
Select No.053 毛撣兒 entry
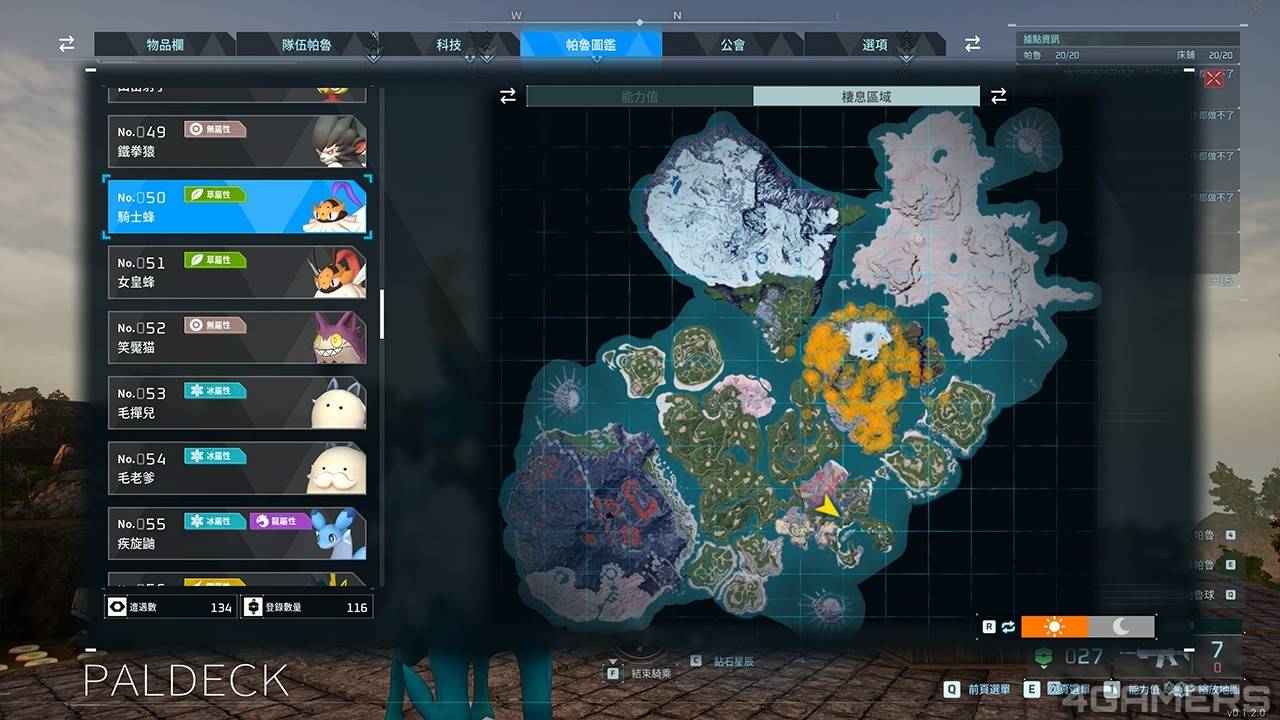coord(237,403)
